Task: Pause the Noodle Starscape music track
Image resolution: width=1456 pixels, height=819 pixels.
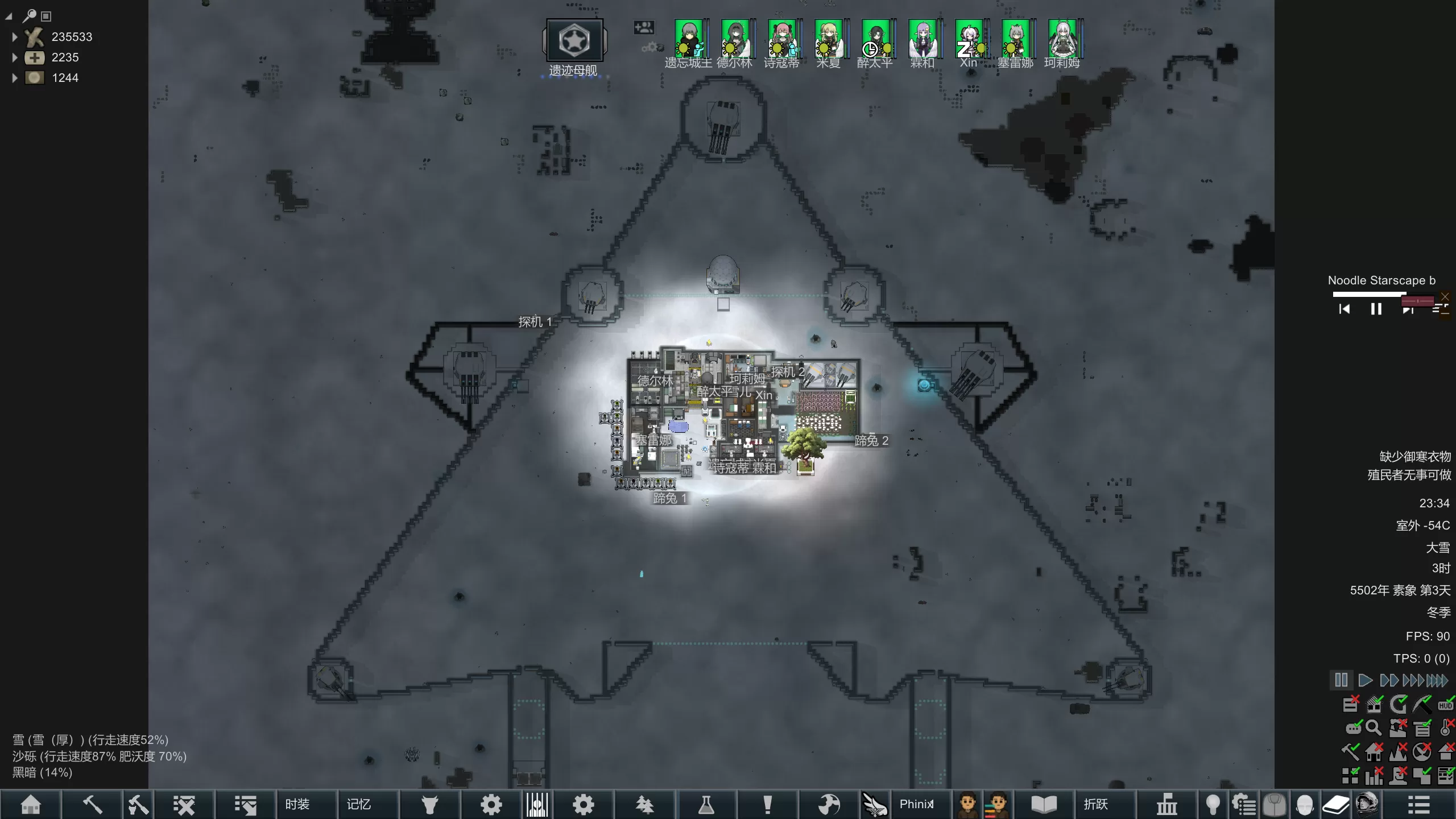Action: (1376, 309)
